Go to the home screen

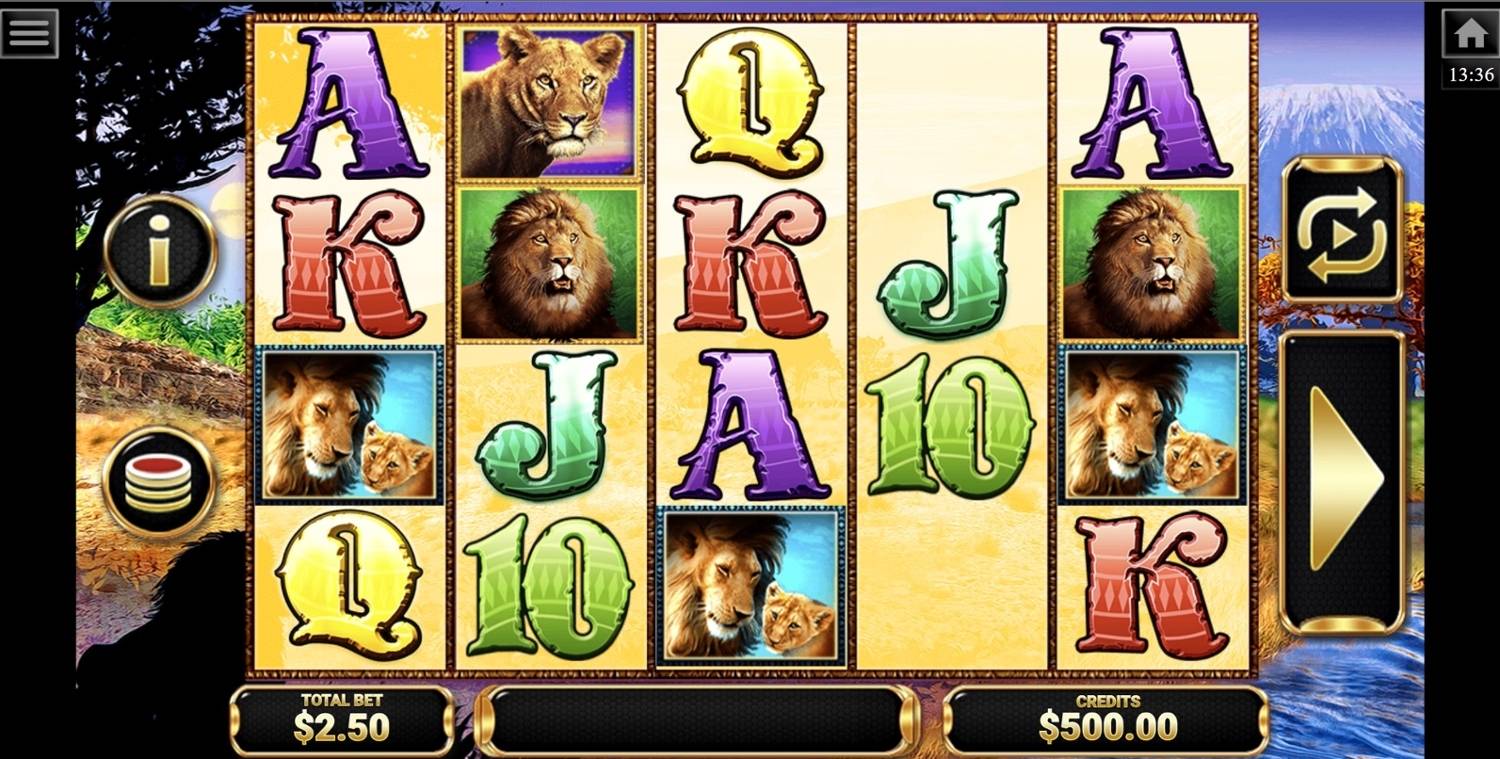1470,34
